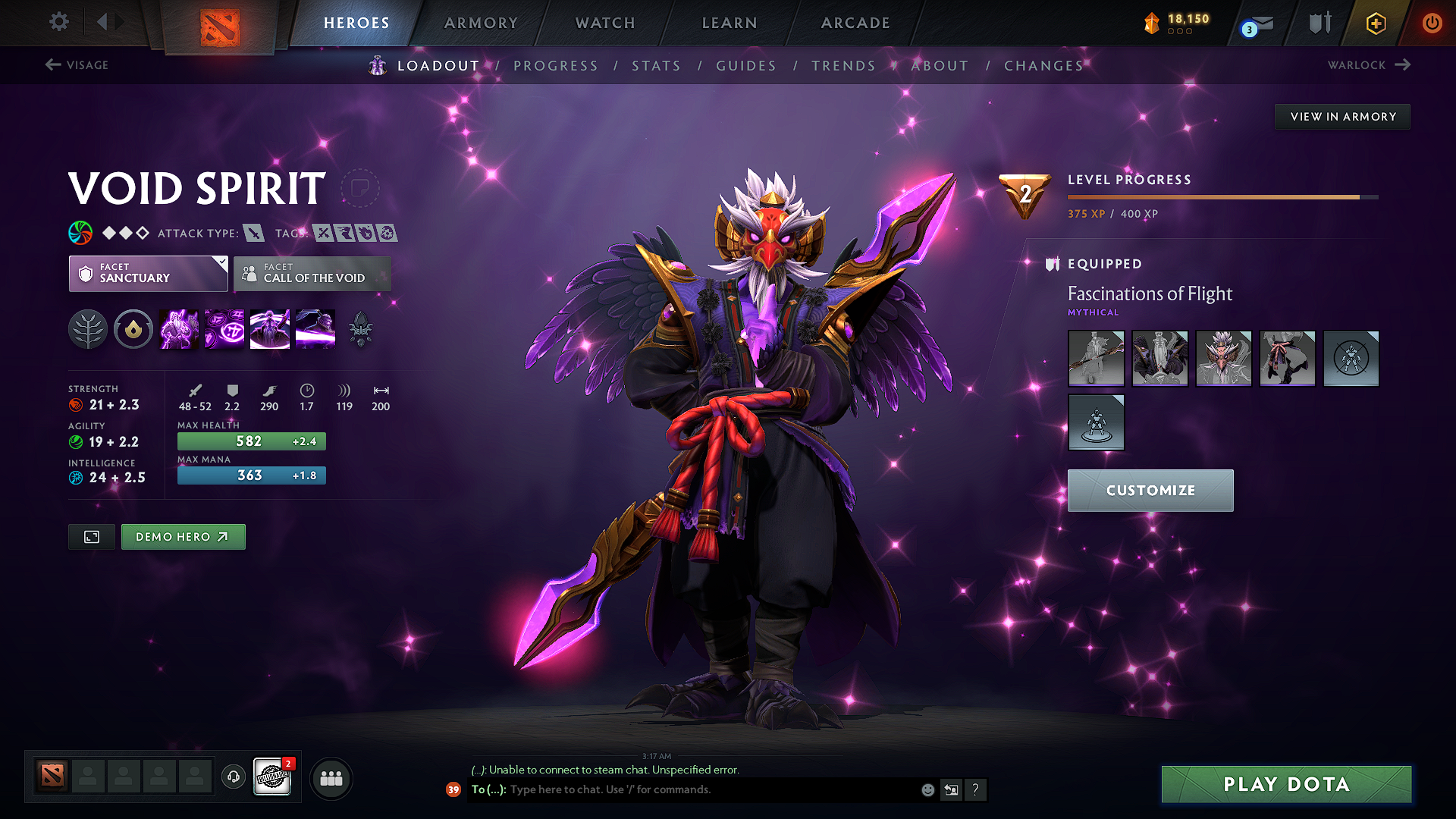
Task: Select the Astral Step ultimate ability icon
Action: coord(315,329)
